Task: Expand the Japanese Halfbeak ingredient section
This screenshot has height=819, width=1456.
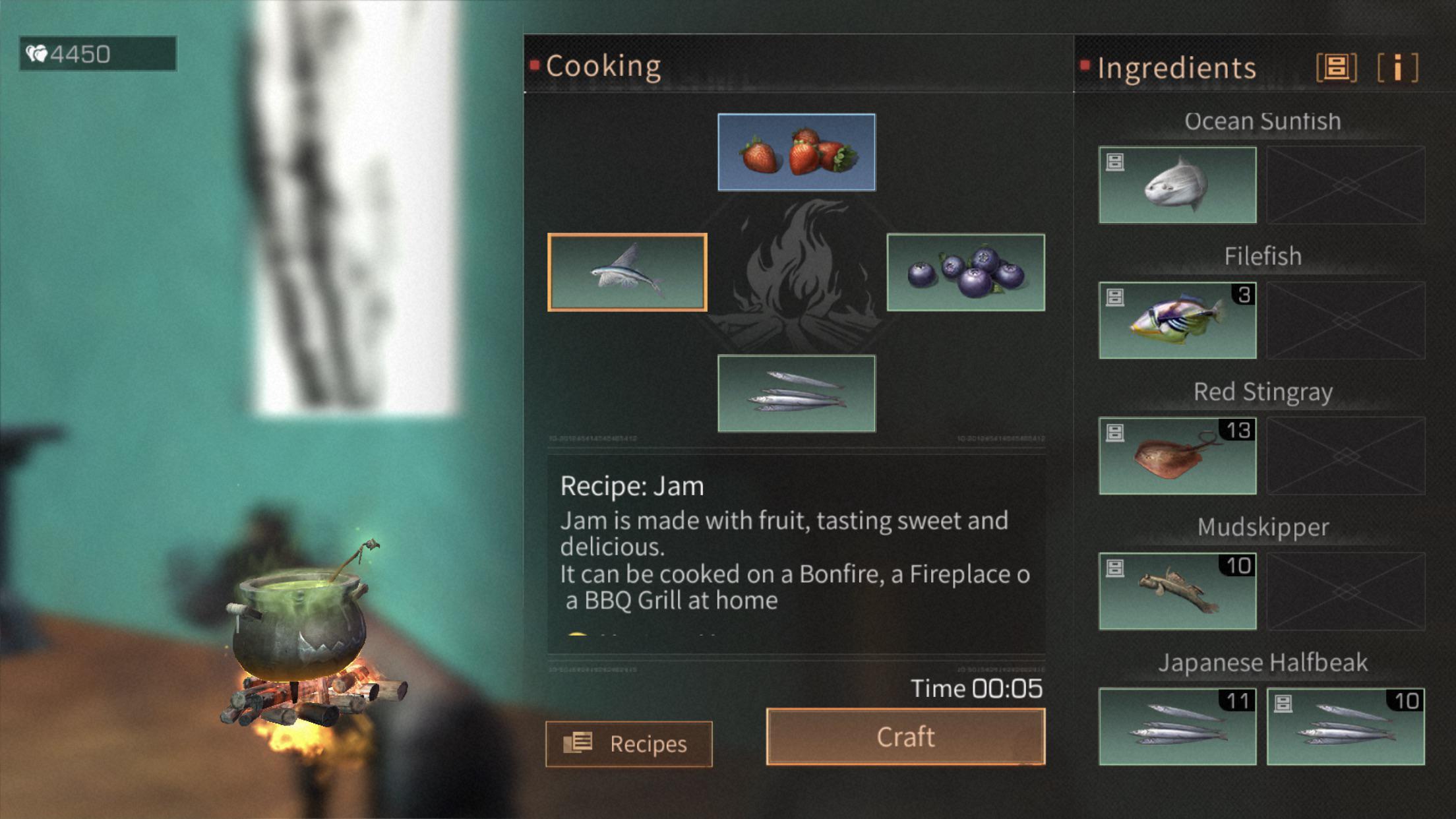Action: [1264, 662]
